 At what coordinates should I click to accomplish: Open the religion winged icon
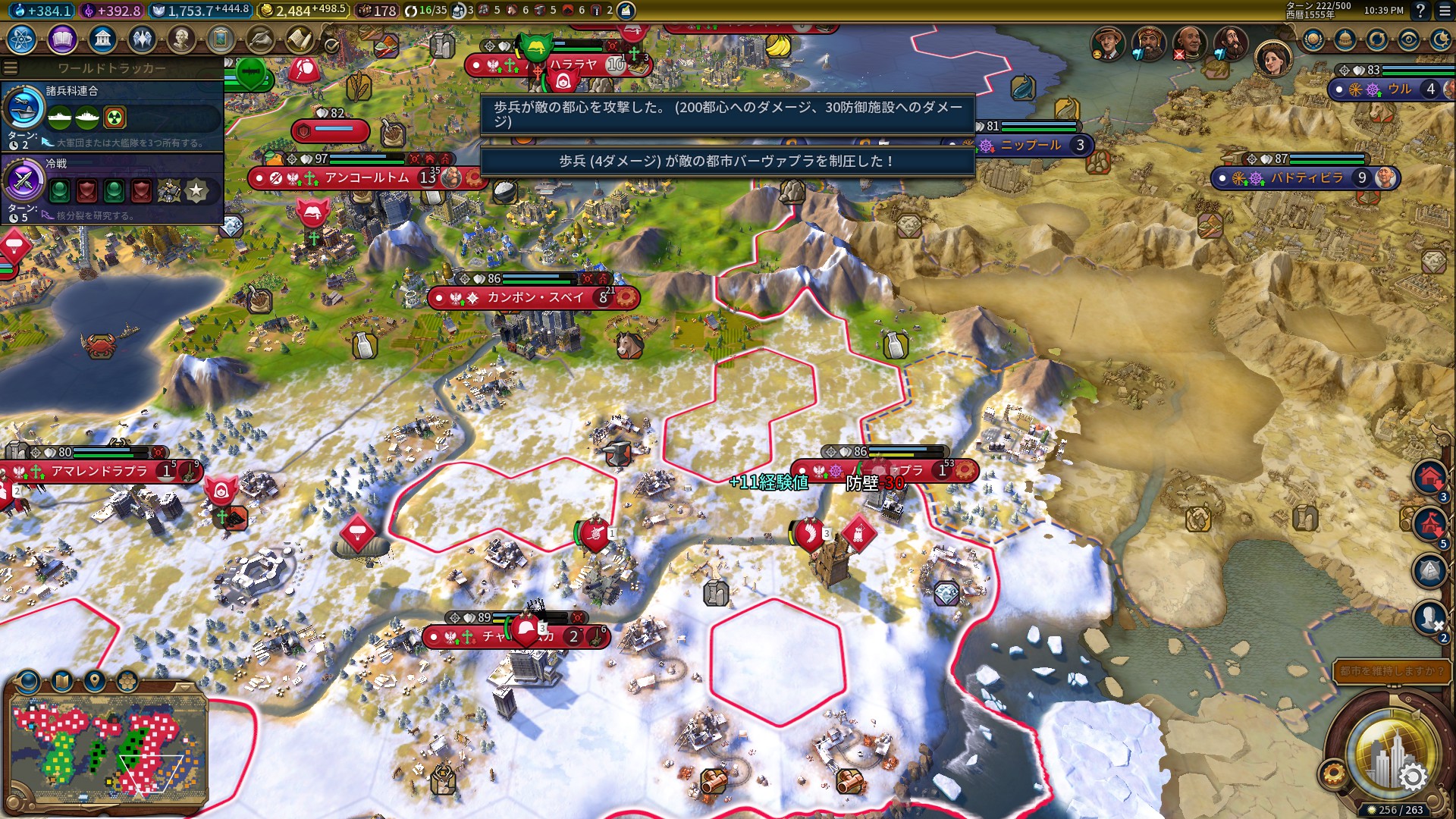pyautogui.click(x=142, y=39)
